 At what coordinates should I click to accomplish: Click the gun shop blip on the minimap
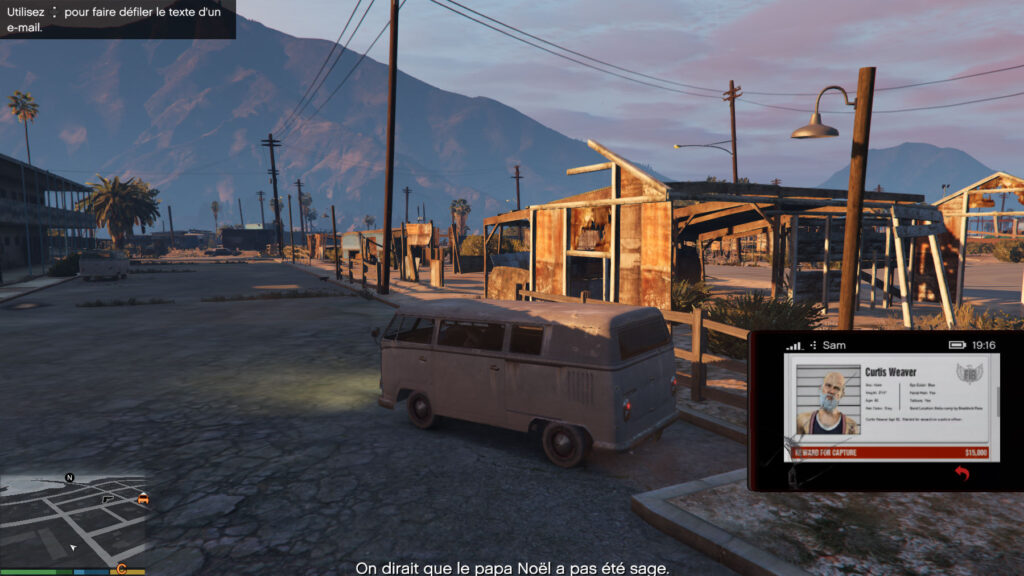(x=108, y=498)
